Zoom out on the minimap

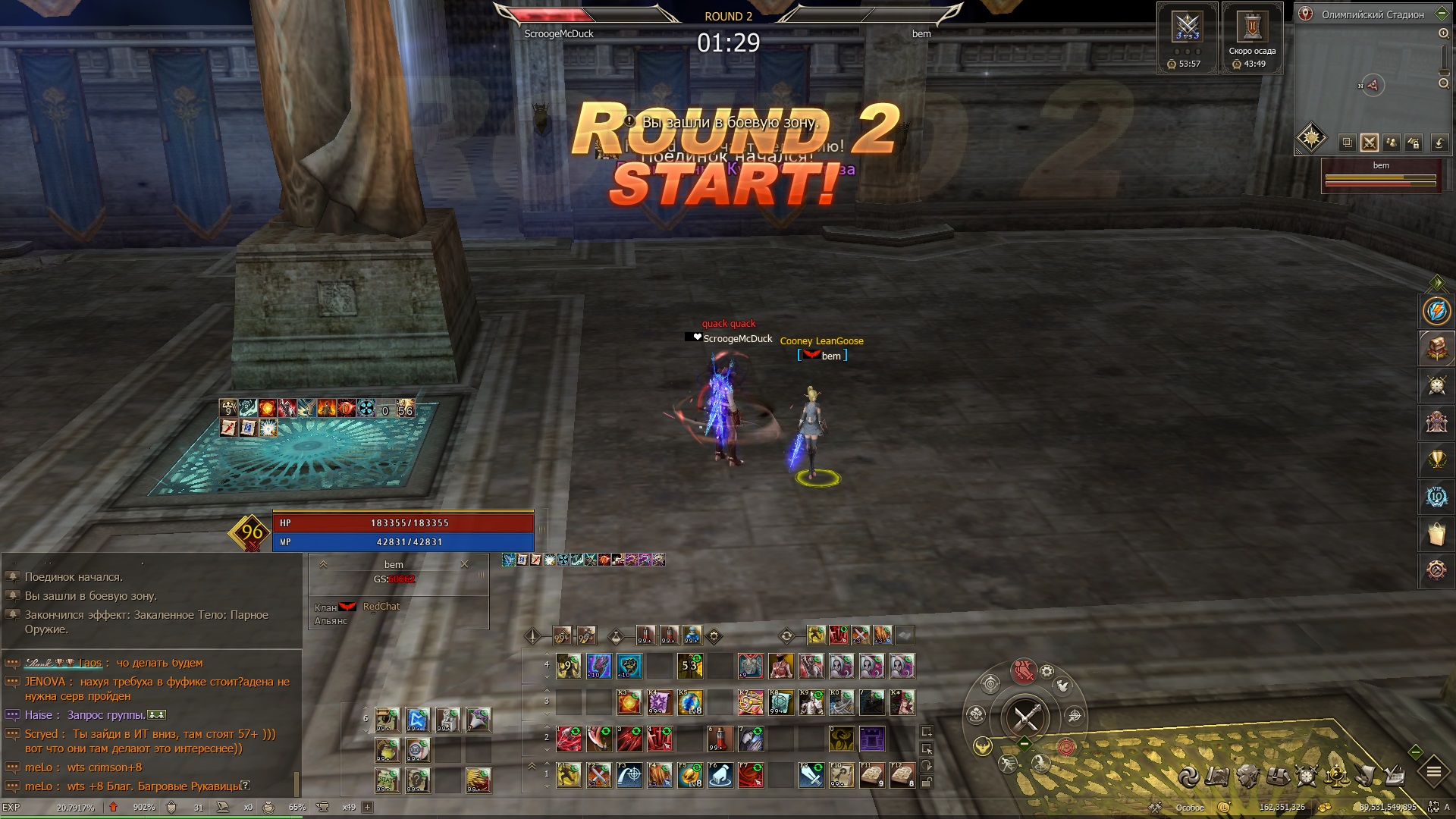[x=1443, y=83]
